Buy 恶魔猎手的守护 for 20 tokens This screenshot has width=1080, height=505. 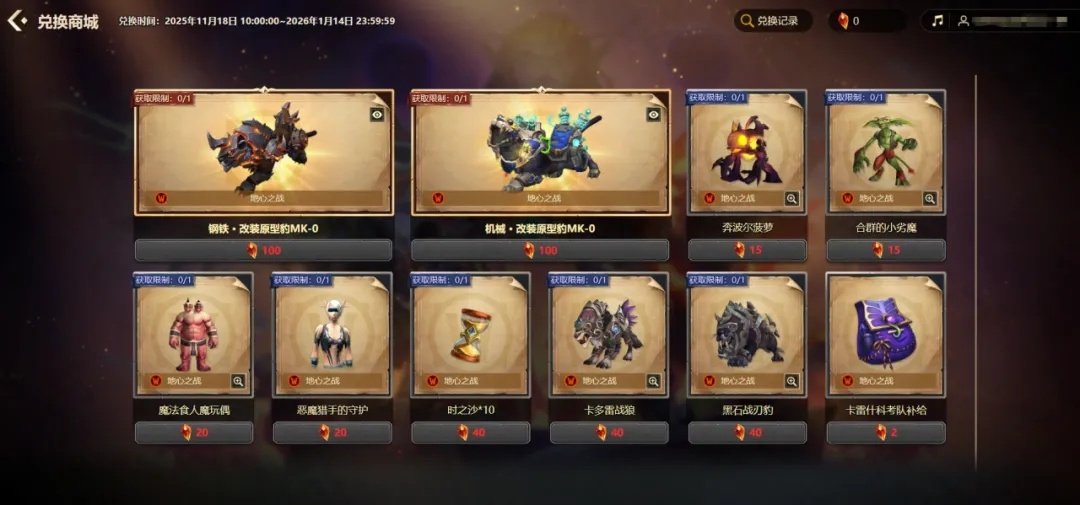[332, 433]
